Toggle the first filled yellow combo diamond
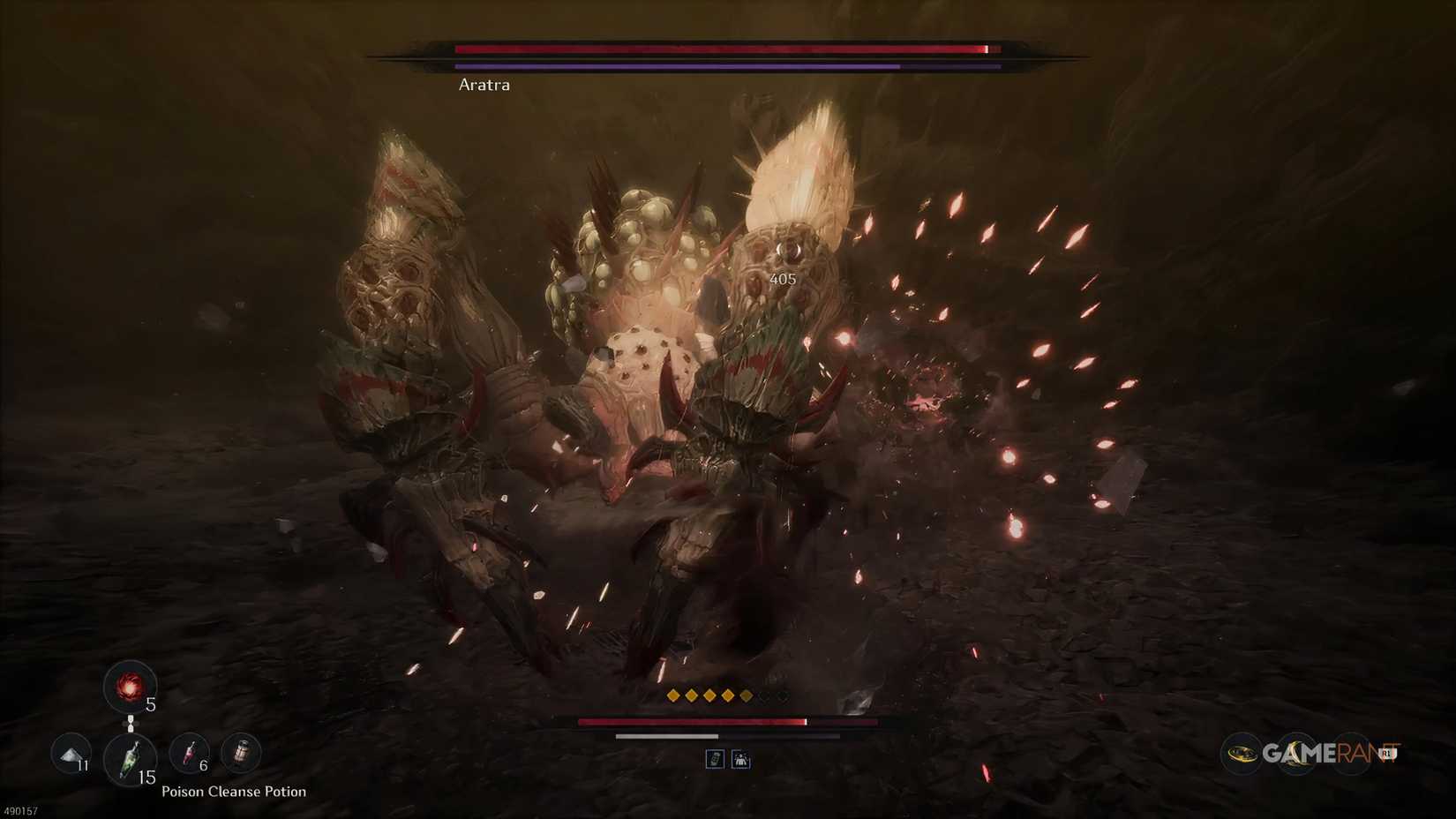This screenshot has height=819, width=1456. (674, 695)
